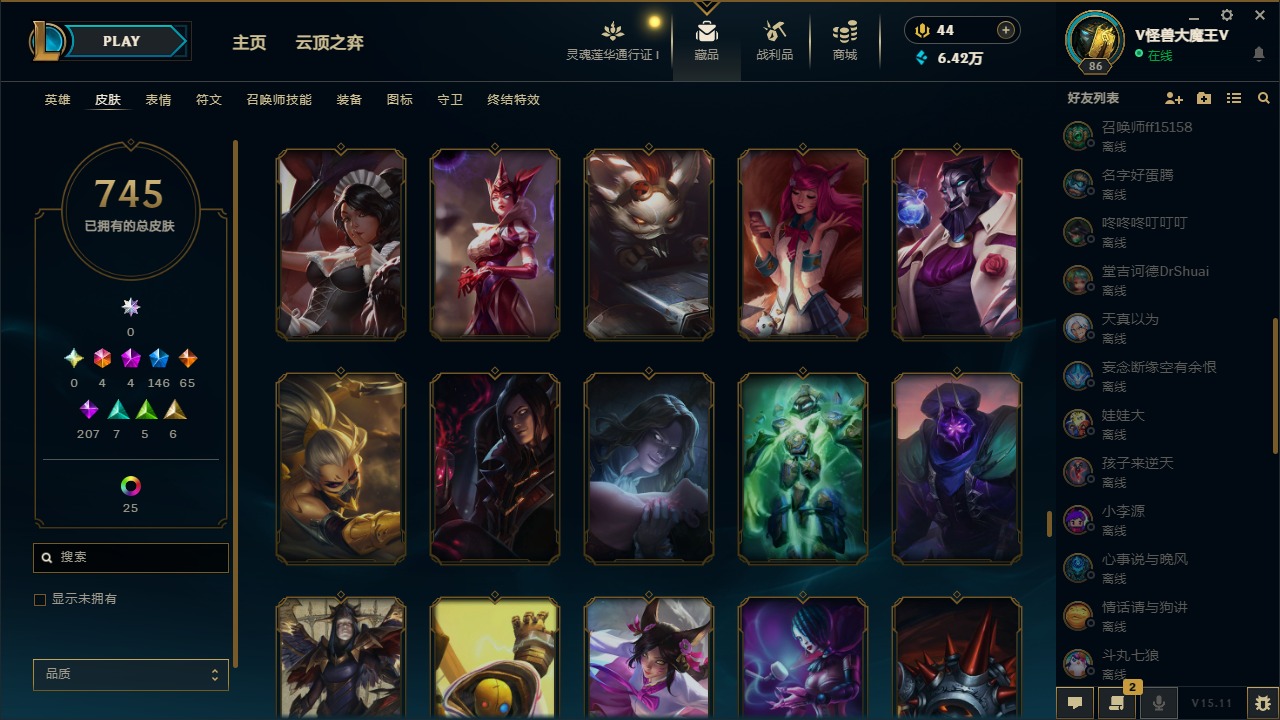Click the 搜索 skin search field

tap(130, 557)
